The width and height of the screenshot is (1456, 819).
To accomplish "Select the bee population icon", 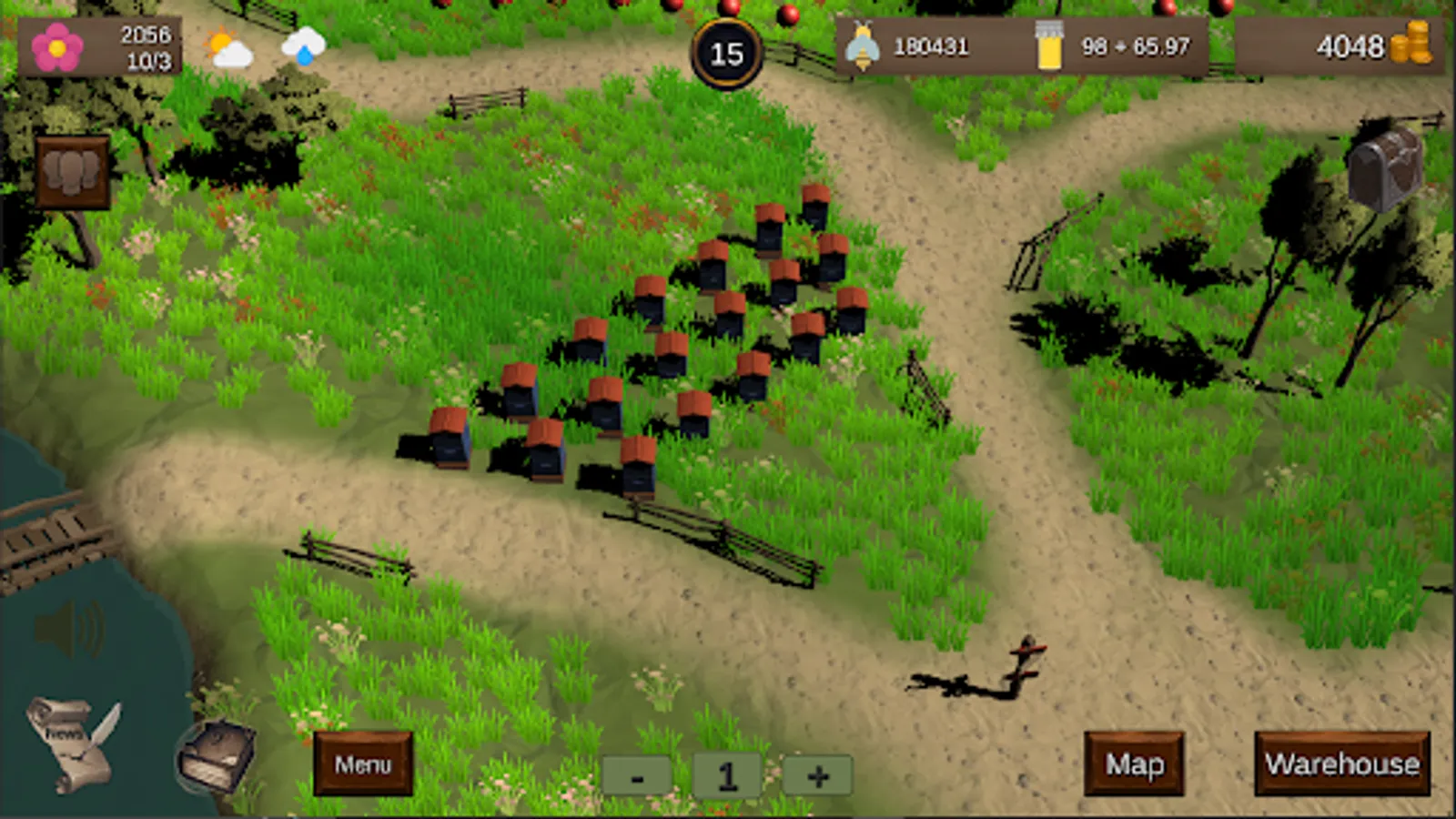I will [861, 45].
